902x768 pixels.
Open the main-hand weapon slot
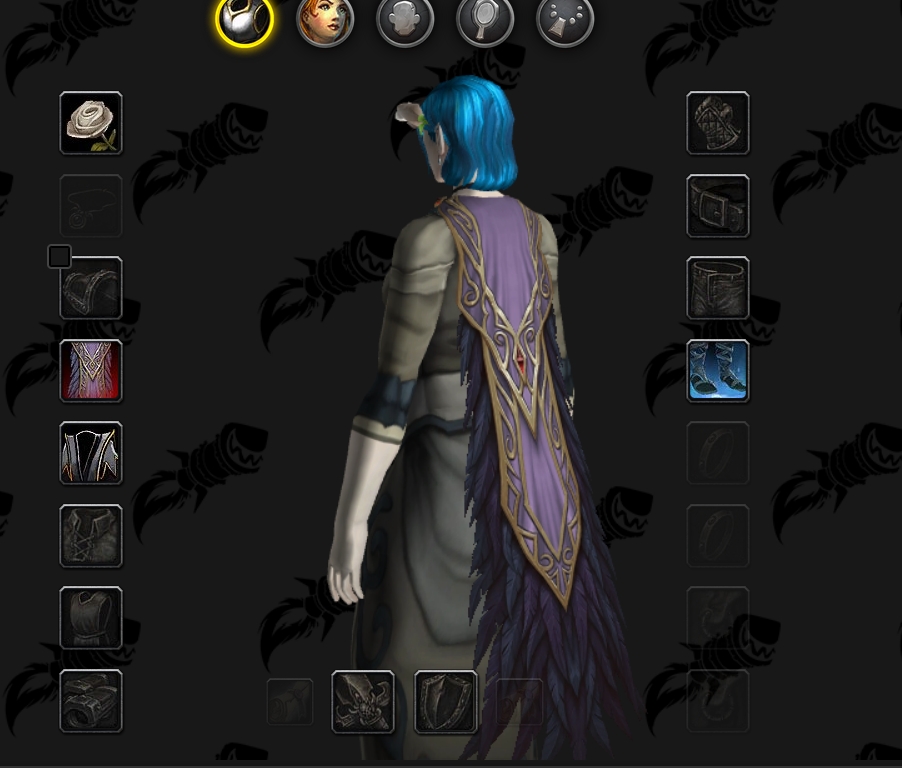click(x=363, y=702)
